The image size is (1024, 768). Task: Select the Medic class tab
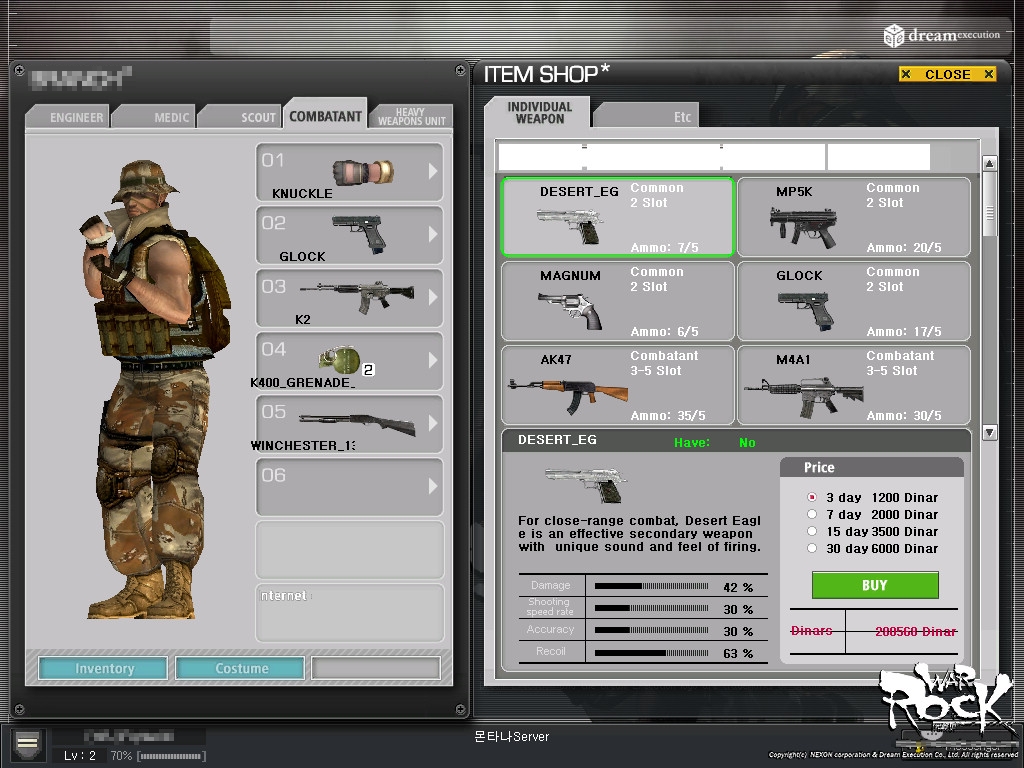pyautogui.click(x=171, y=117)
